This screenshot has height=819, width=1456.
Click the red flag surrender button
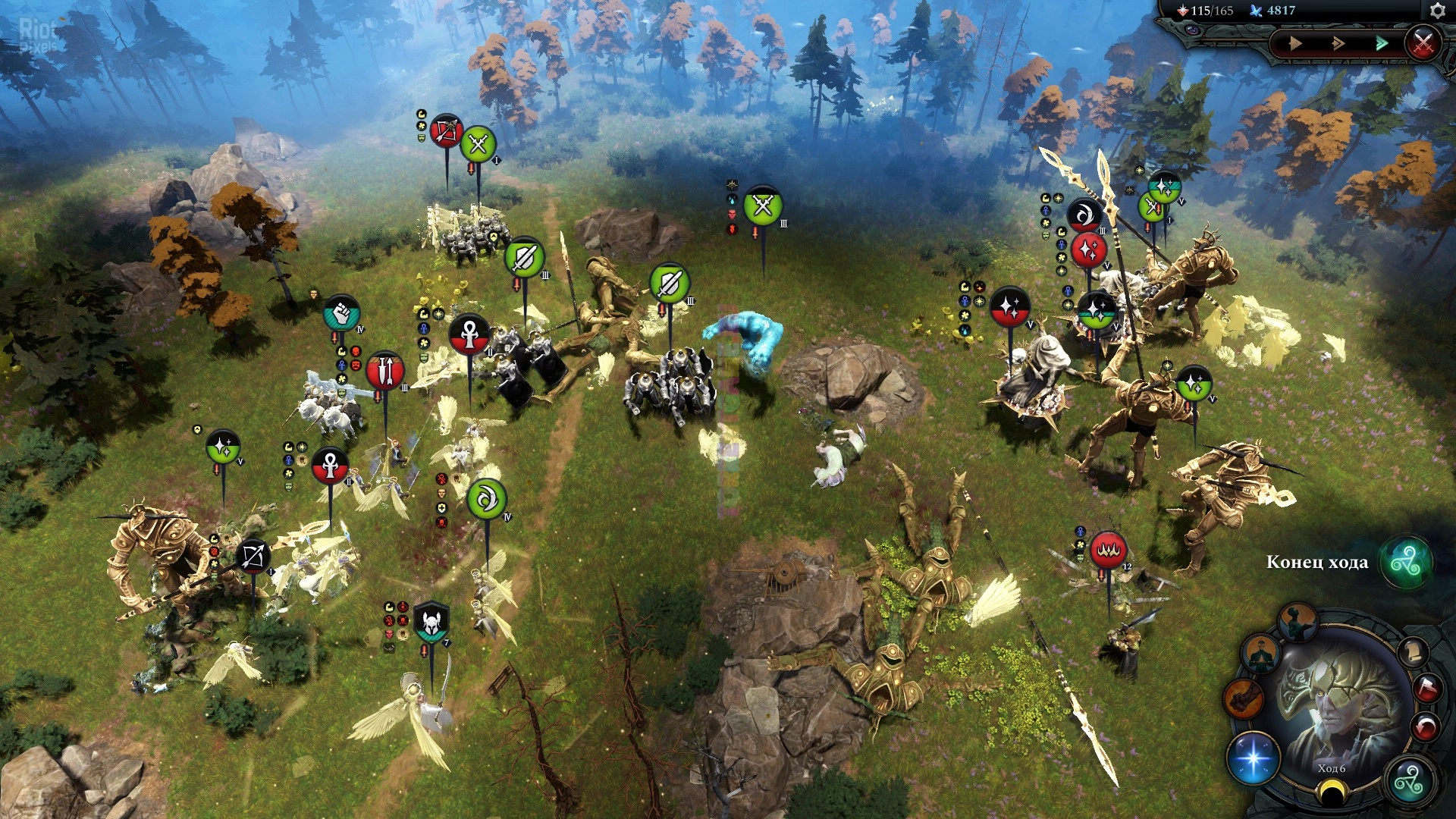pyautogui.click(x=1426, y=687)
